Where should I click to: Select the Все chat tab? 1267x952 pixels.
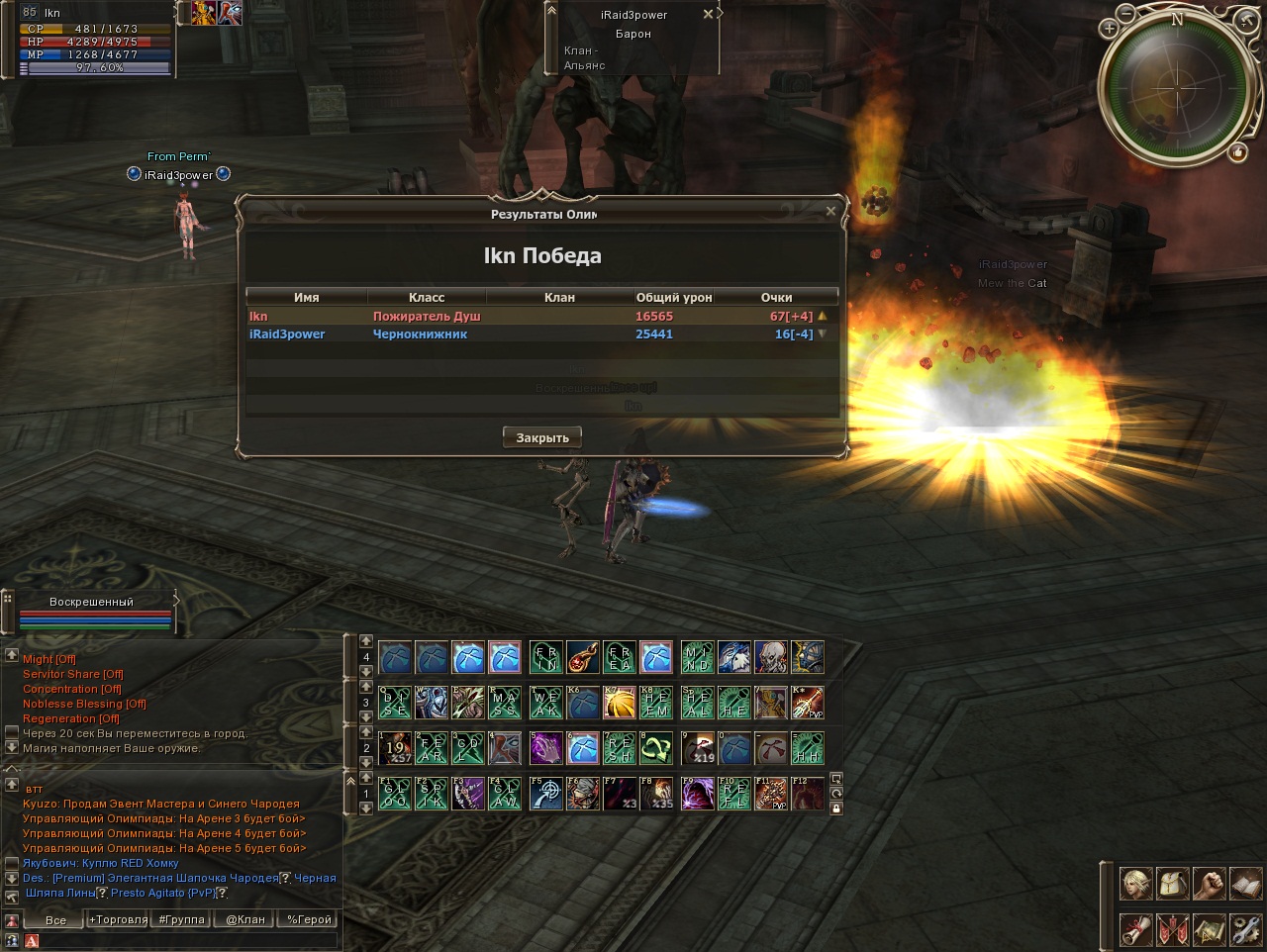pyautogui.click(x=55, y=919)
